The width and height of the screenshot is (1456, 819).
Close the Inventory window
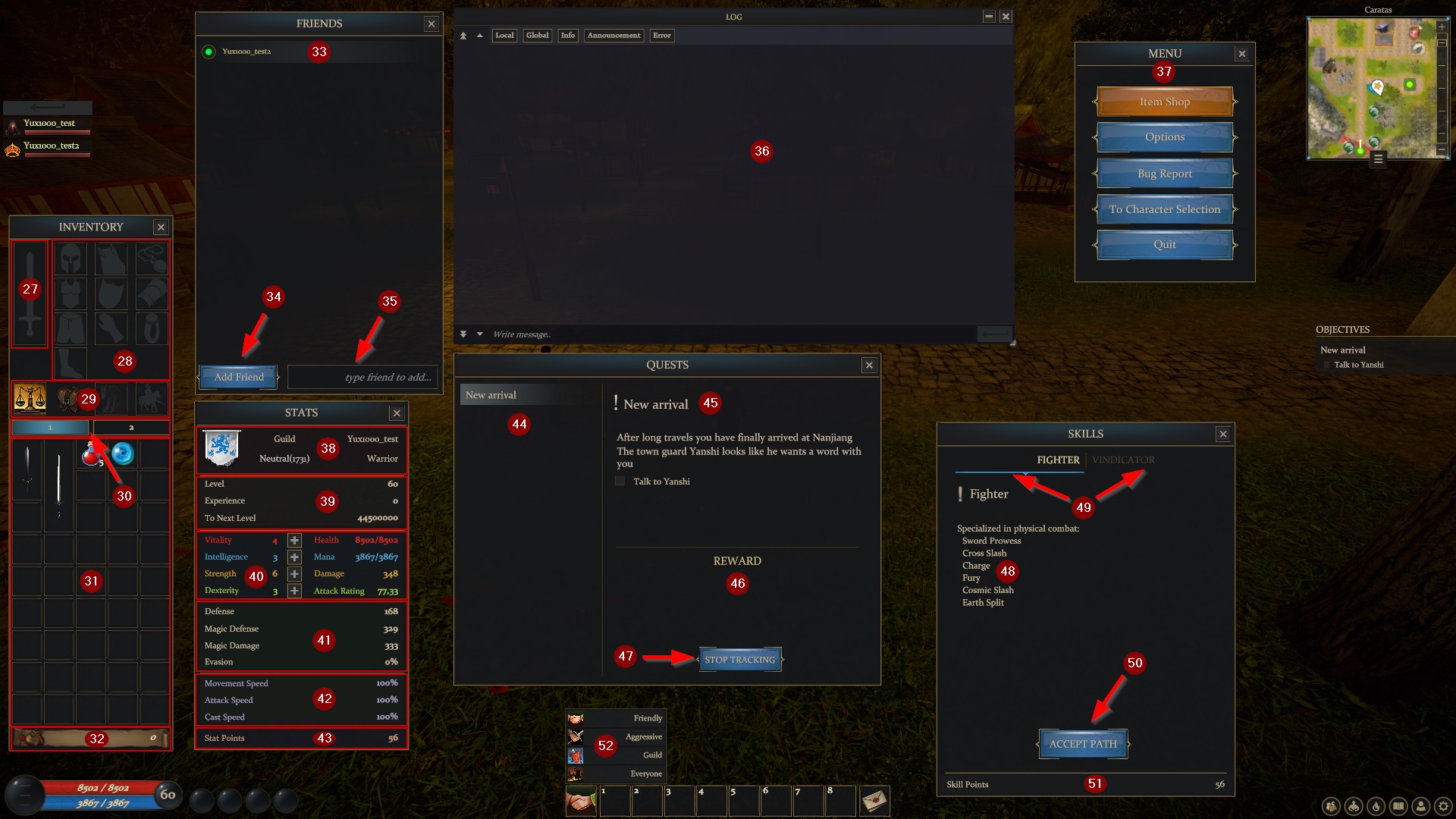click(161, 227)
